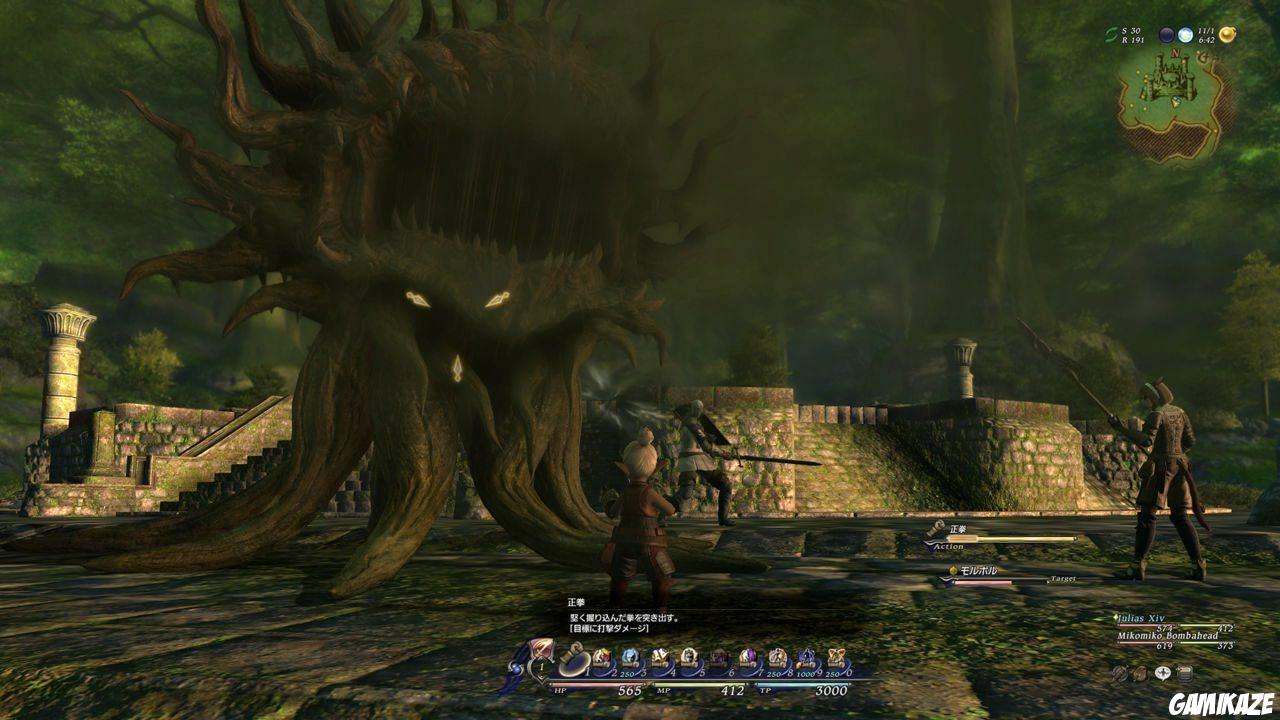The image size is (1280, 720).
Task: Trigger the summon ability in hotbar slot 9
Action: click(x=805, y=660)
